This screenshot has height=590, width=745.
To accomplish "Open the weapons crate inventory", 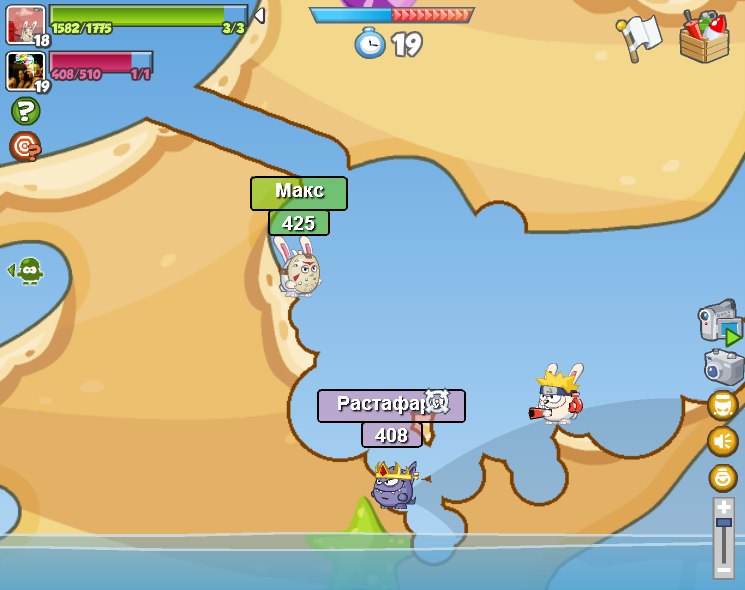I will [x=704, y=38].
